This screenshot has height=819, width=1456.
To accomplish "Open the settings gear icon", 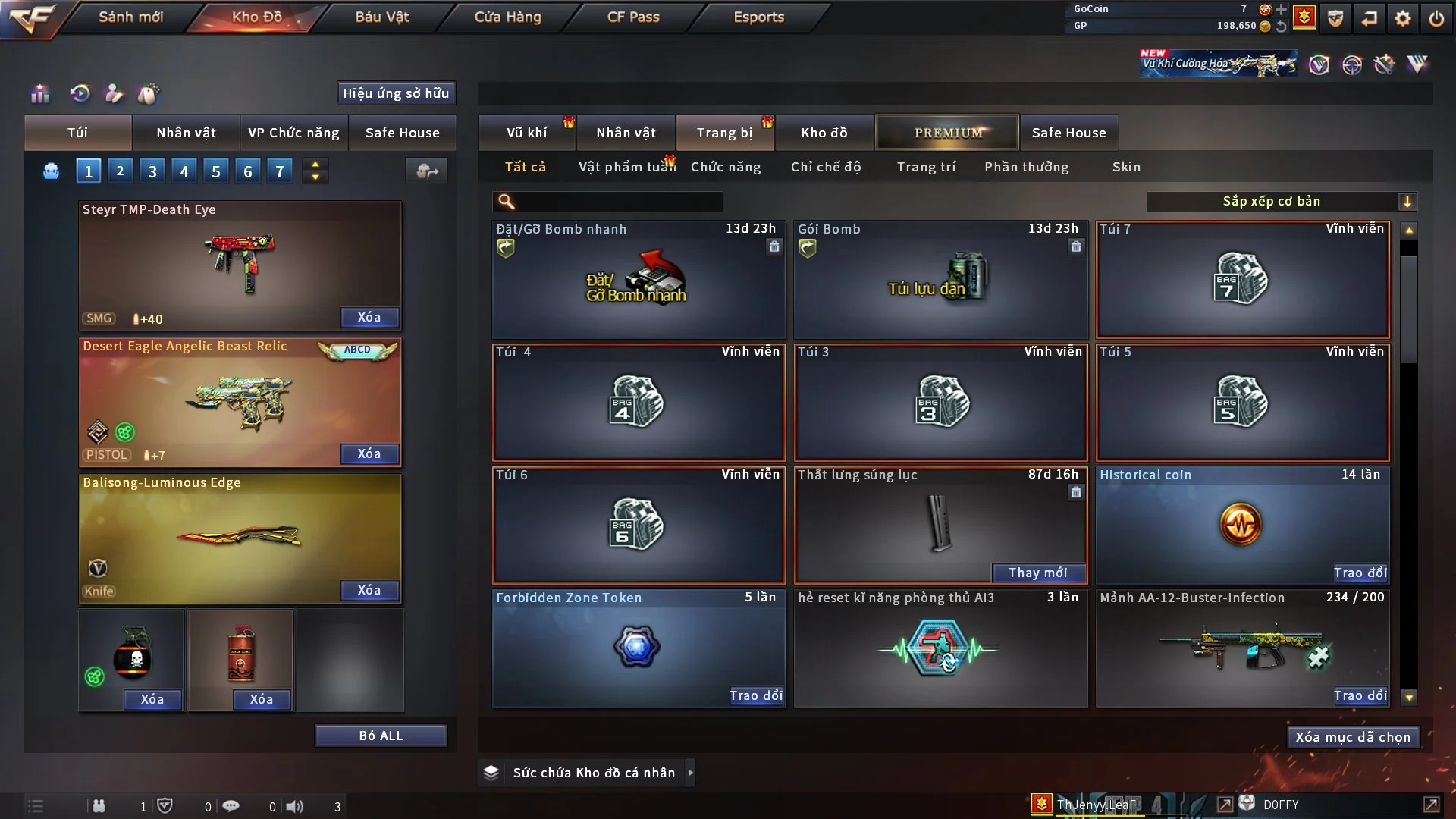I will coord(1403,18).
